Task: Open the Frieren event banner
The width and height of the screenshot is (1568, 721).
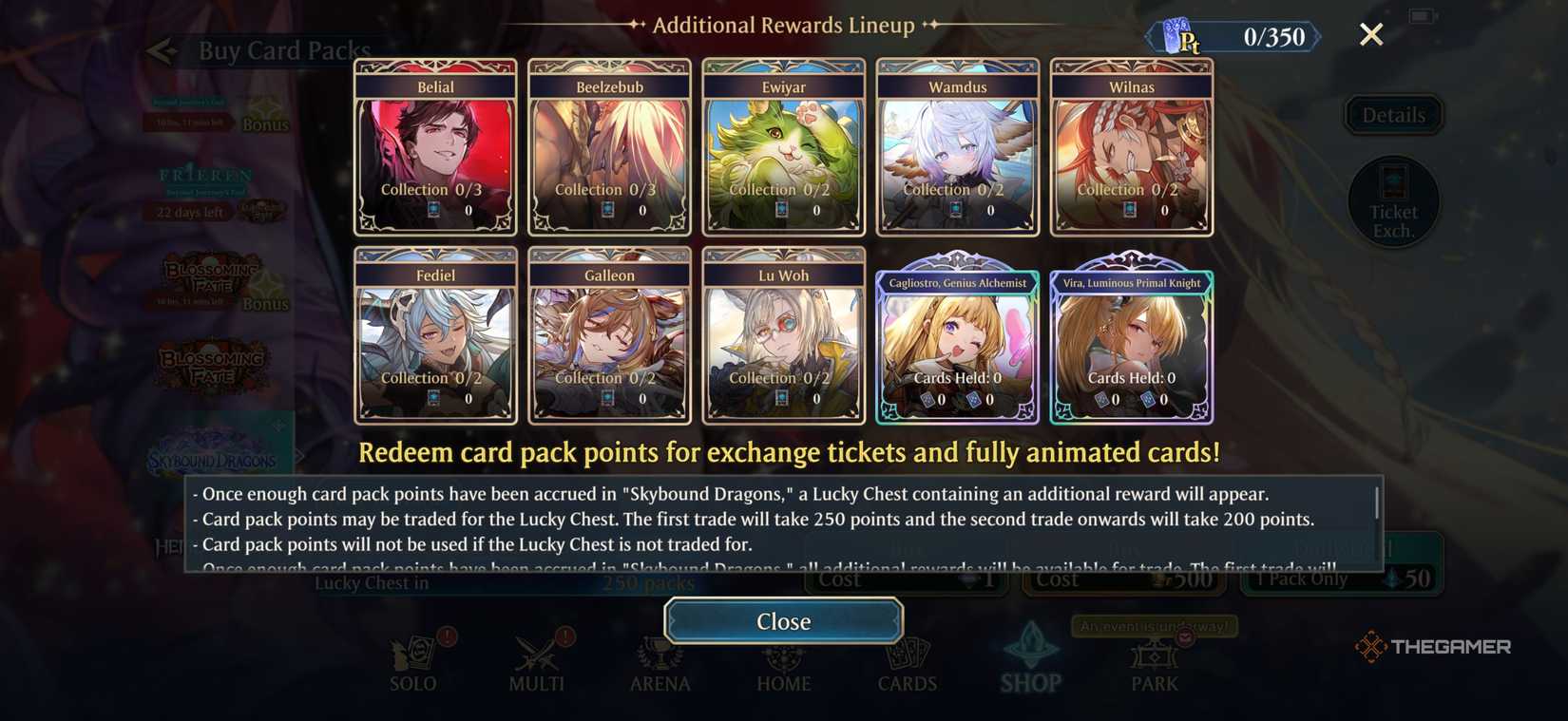Action: coord(204,187)
